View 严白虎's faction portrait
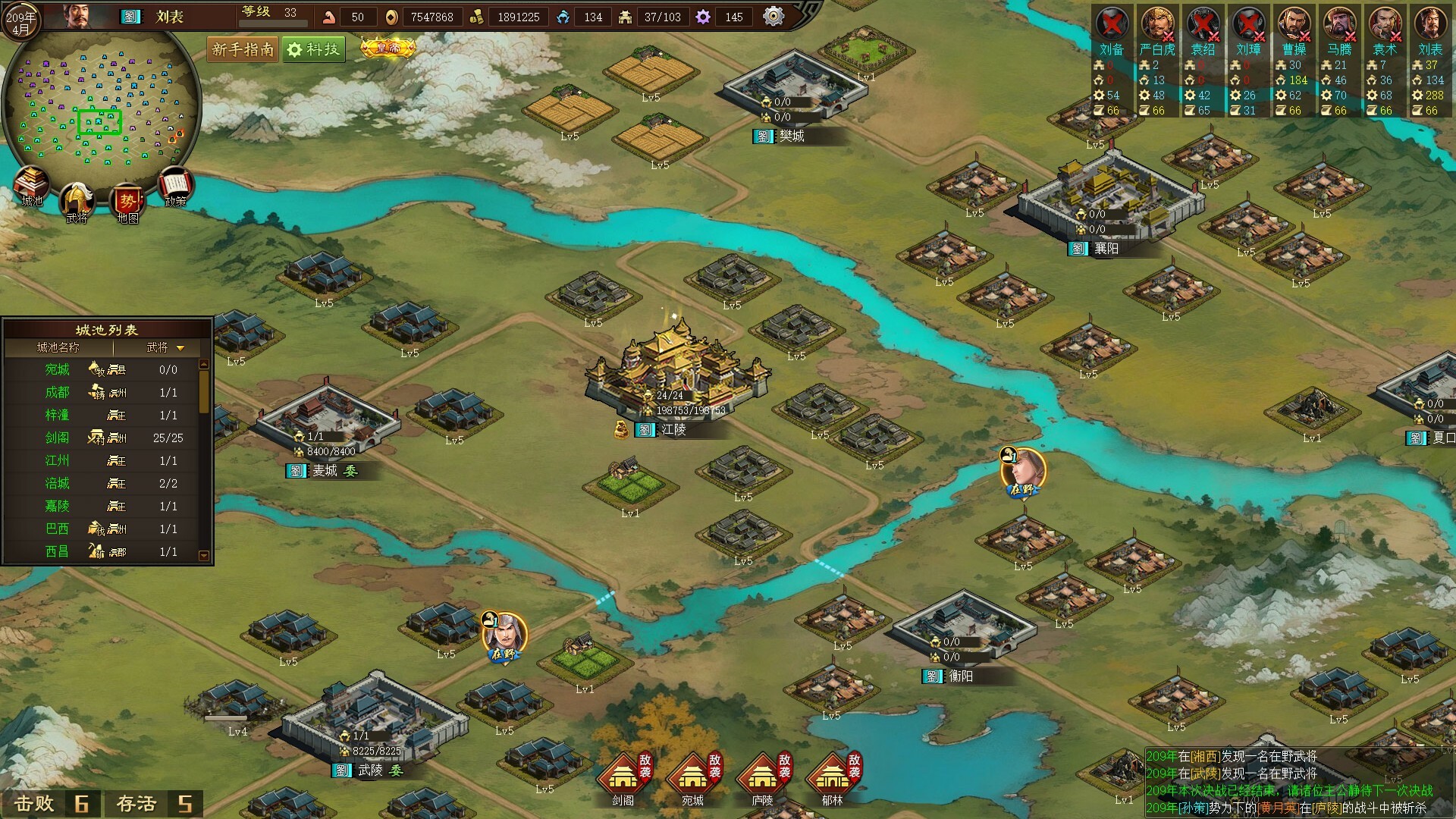The height and width of the screenshot is (819, 1456). click(x=1157, y=25)
